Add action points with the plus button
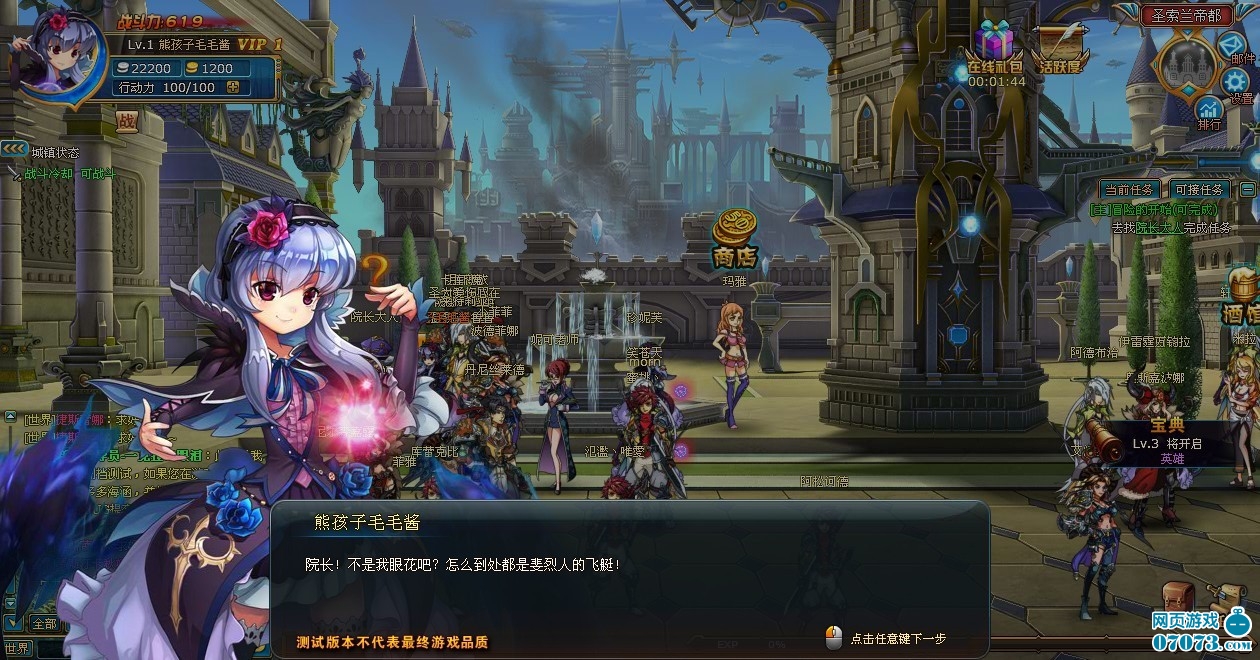The image size is (1260, 660). point(233,87)
